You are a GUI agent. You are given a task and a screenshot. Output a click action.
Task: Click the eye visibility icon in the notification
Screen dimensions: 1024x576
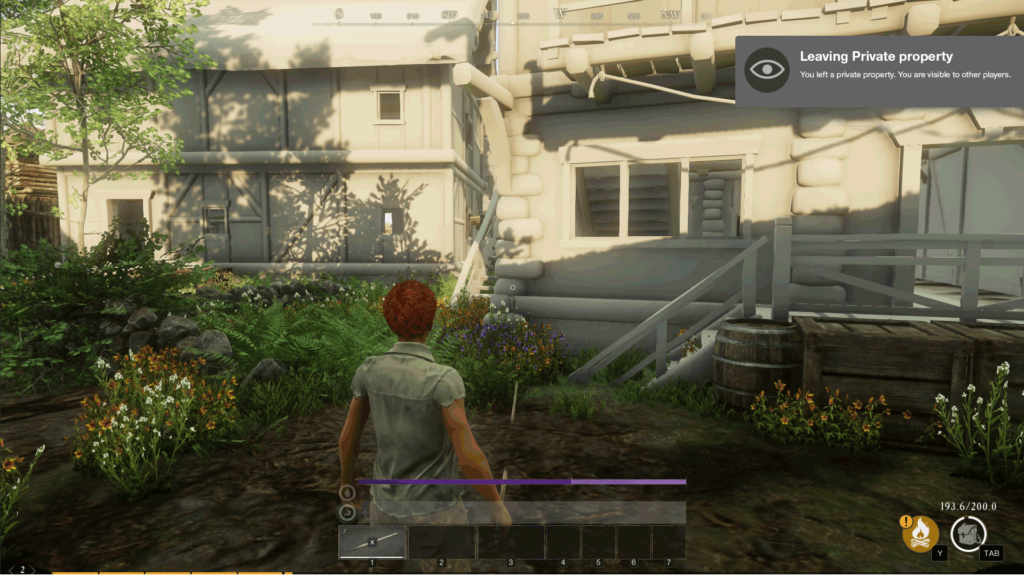click(x=767, y=70)
